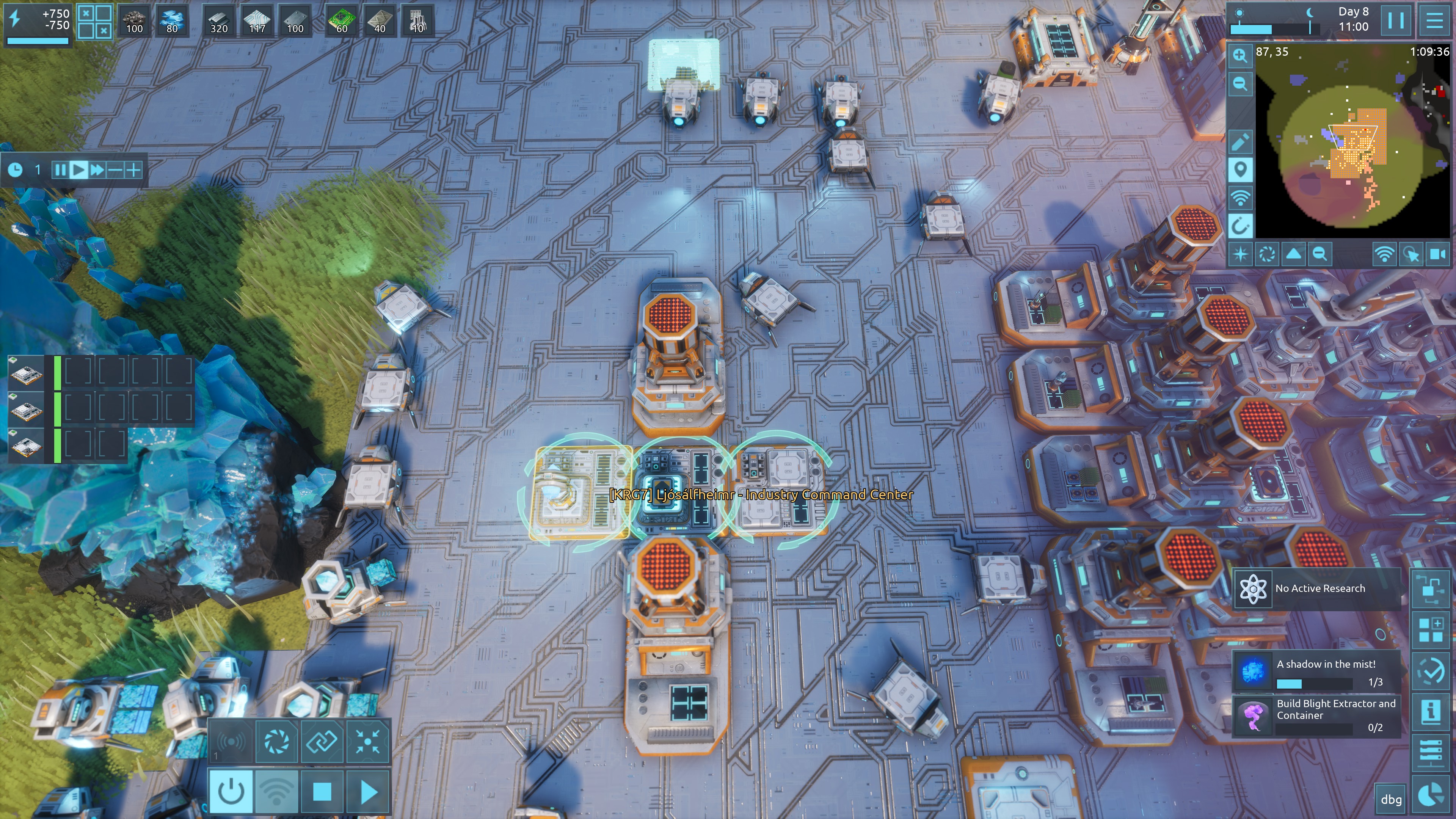Toggle the location pin button next to the minimap
Viewport: 1456px width, 819px height.
point(1240,169)
